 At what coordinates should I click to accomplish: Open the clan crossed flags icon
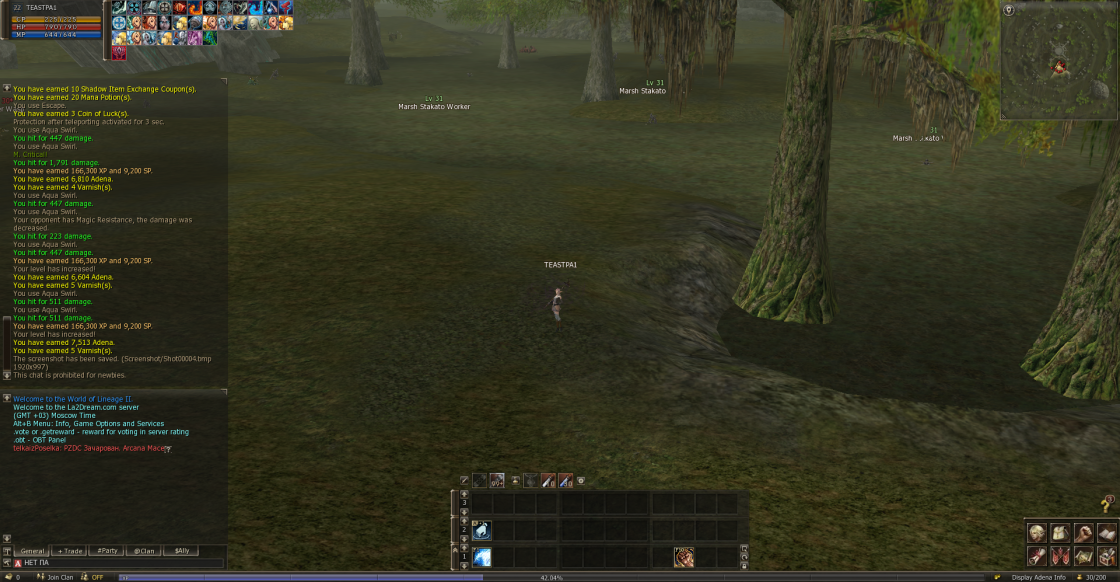1060,556
